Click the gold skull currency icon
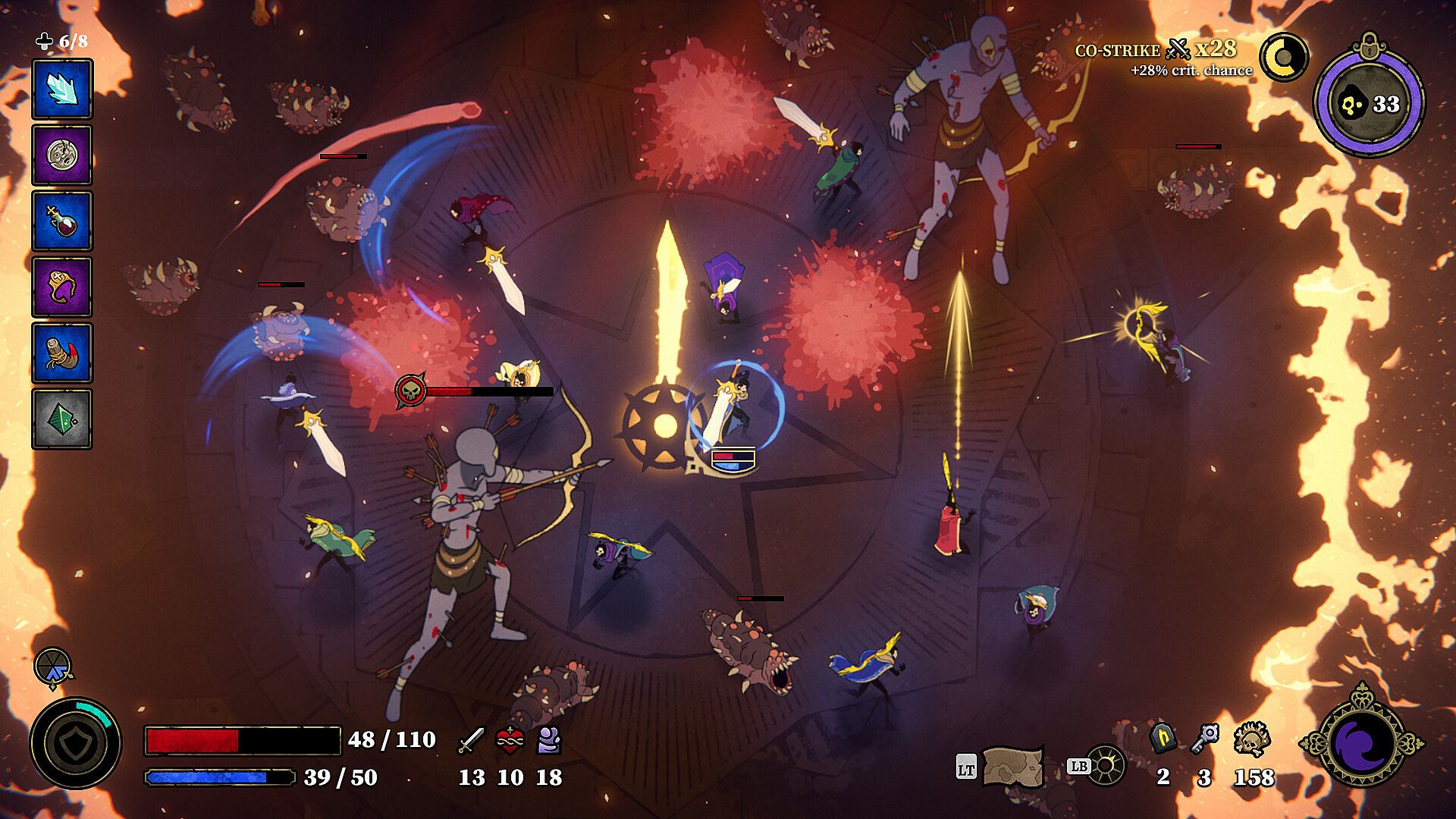This screenshot has height=819, width=1456. (x=1252, y=738)
